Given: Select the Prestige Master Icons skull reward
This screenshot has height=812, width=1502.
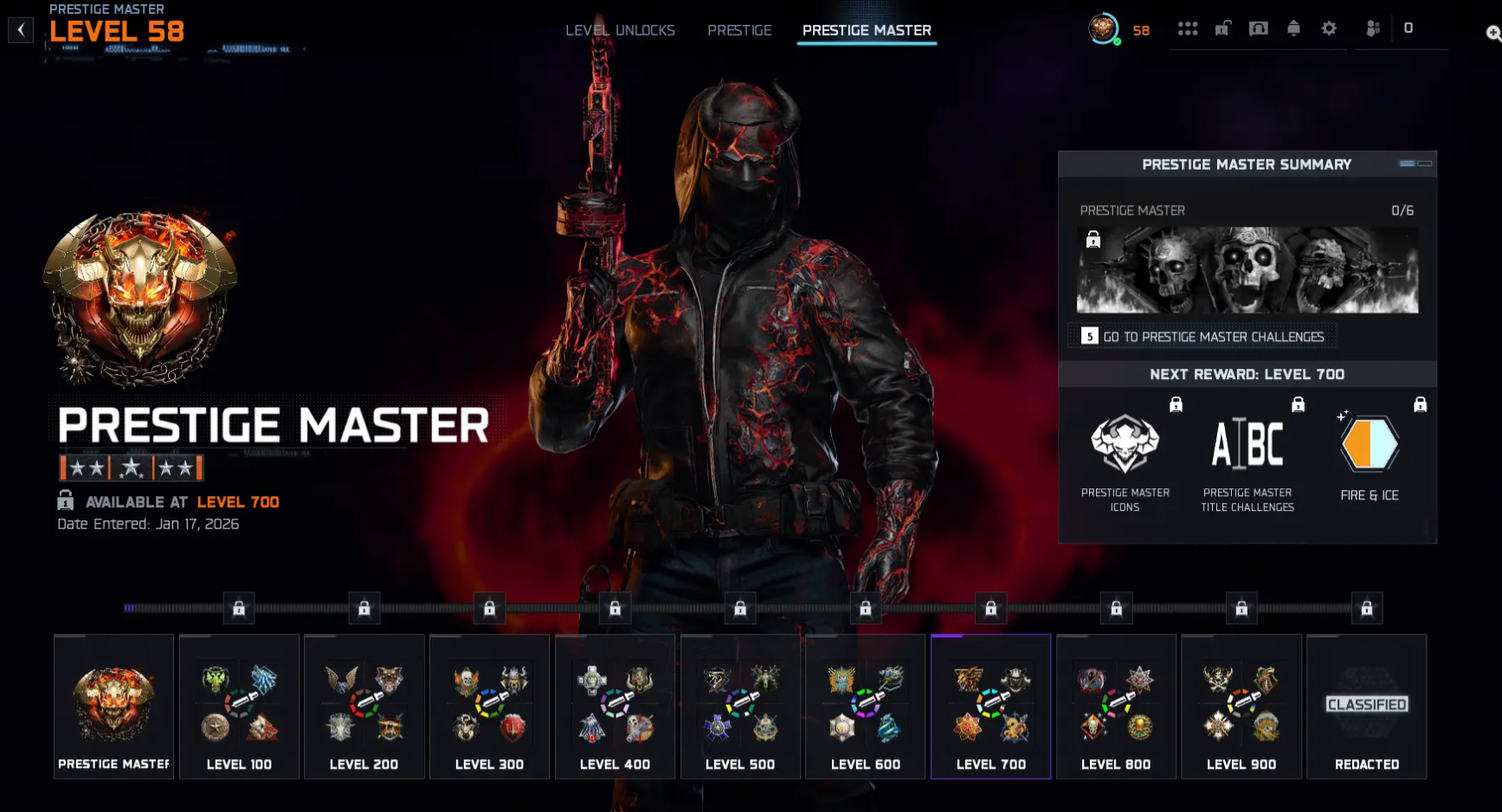Looking at the screenshot, I should click(x=1125, y=443).
